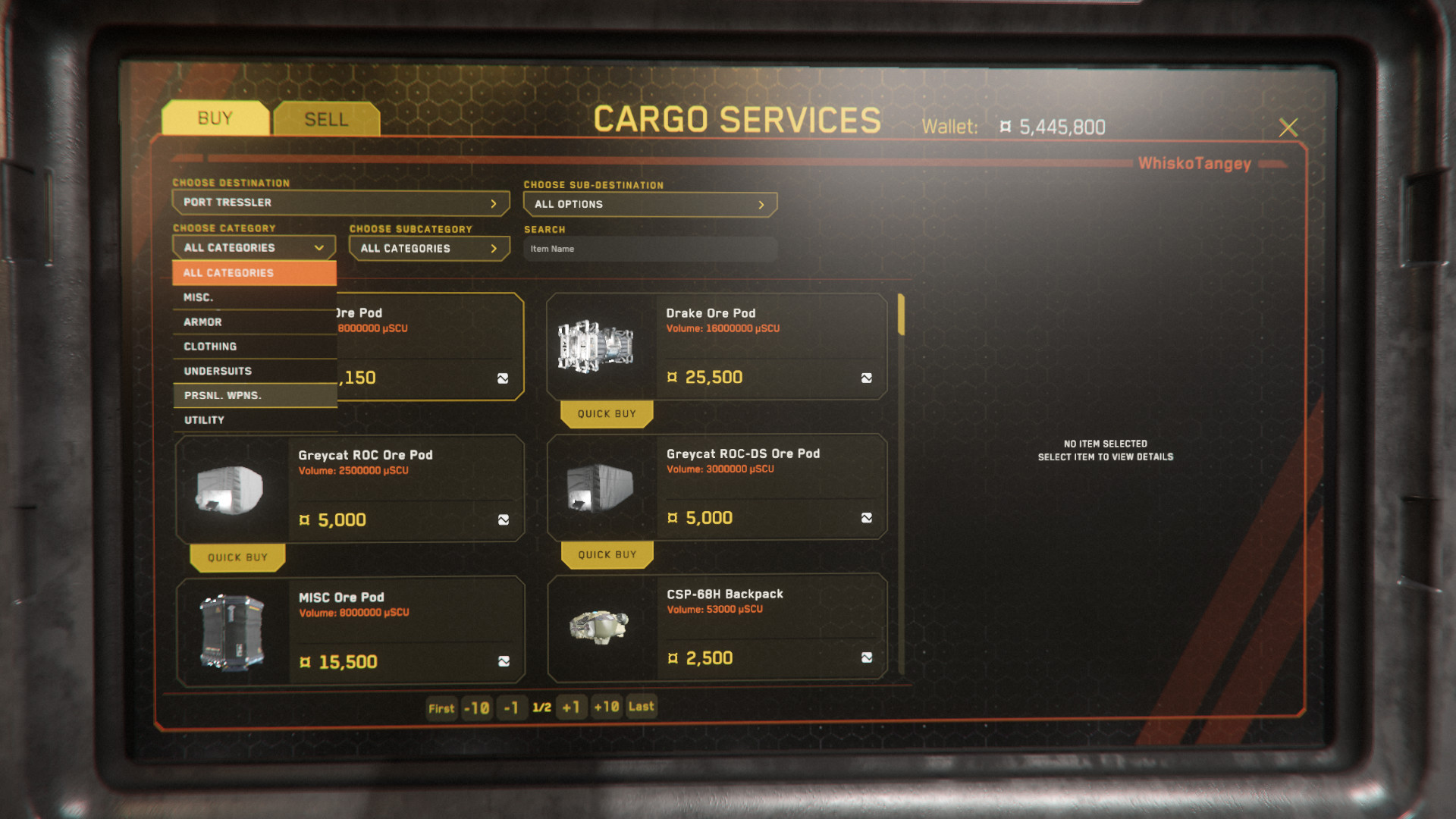Switch to the SELL tab
Image resolution: width=1456 pixels, height=819 pixels.
[x=325, y=118]
